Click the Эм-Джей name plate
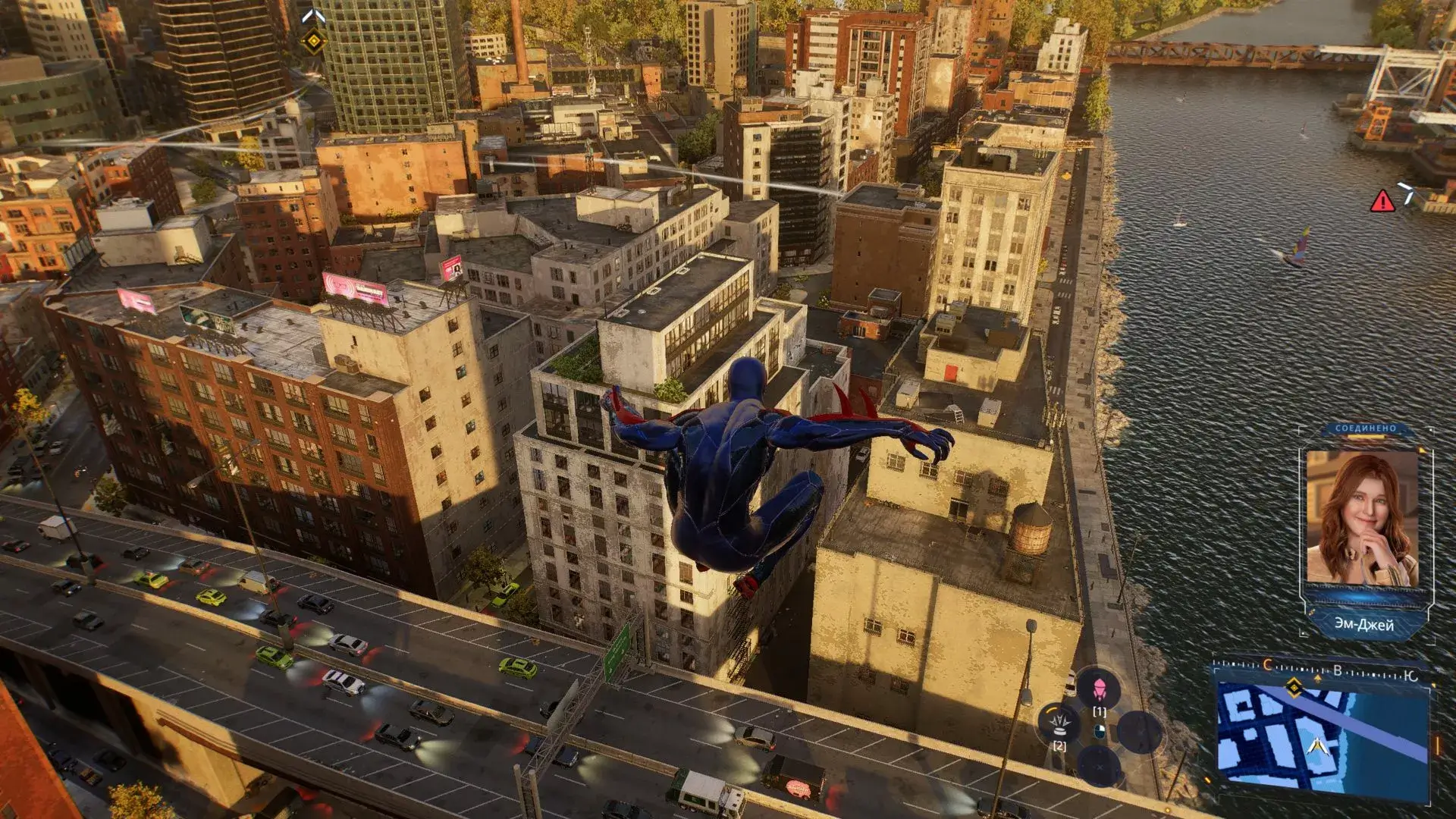 click(1363, 624)
